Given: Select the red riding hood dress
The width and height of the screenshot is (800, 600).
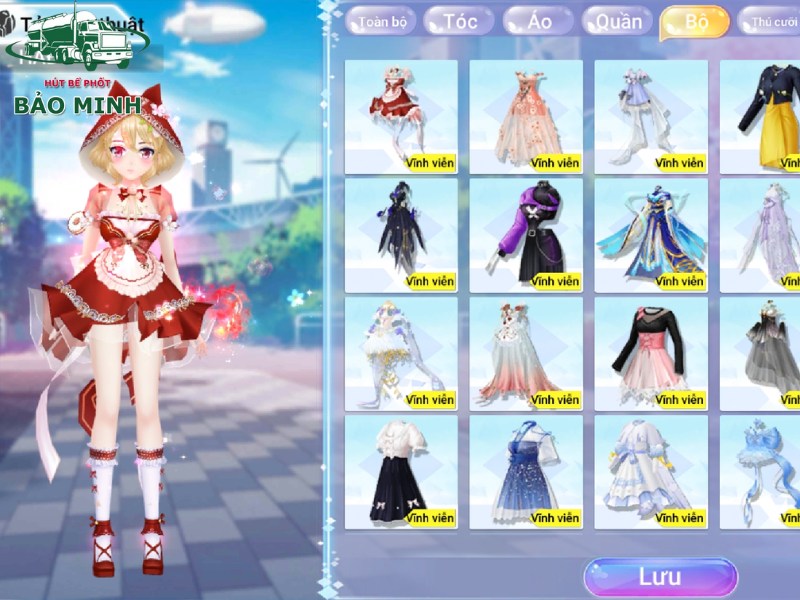Looking at the screenshot, I should pos(401,115).
